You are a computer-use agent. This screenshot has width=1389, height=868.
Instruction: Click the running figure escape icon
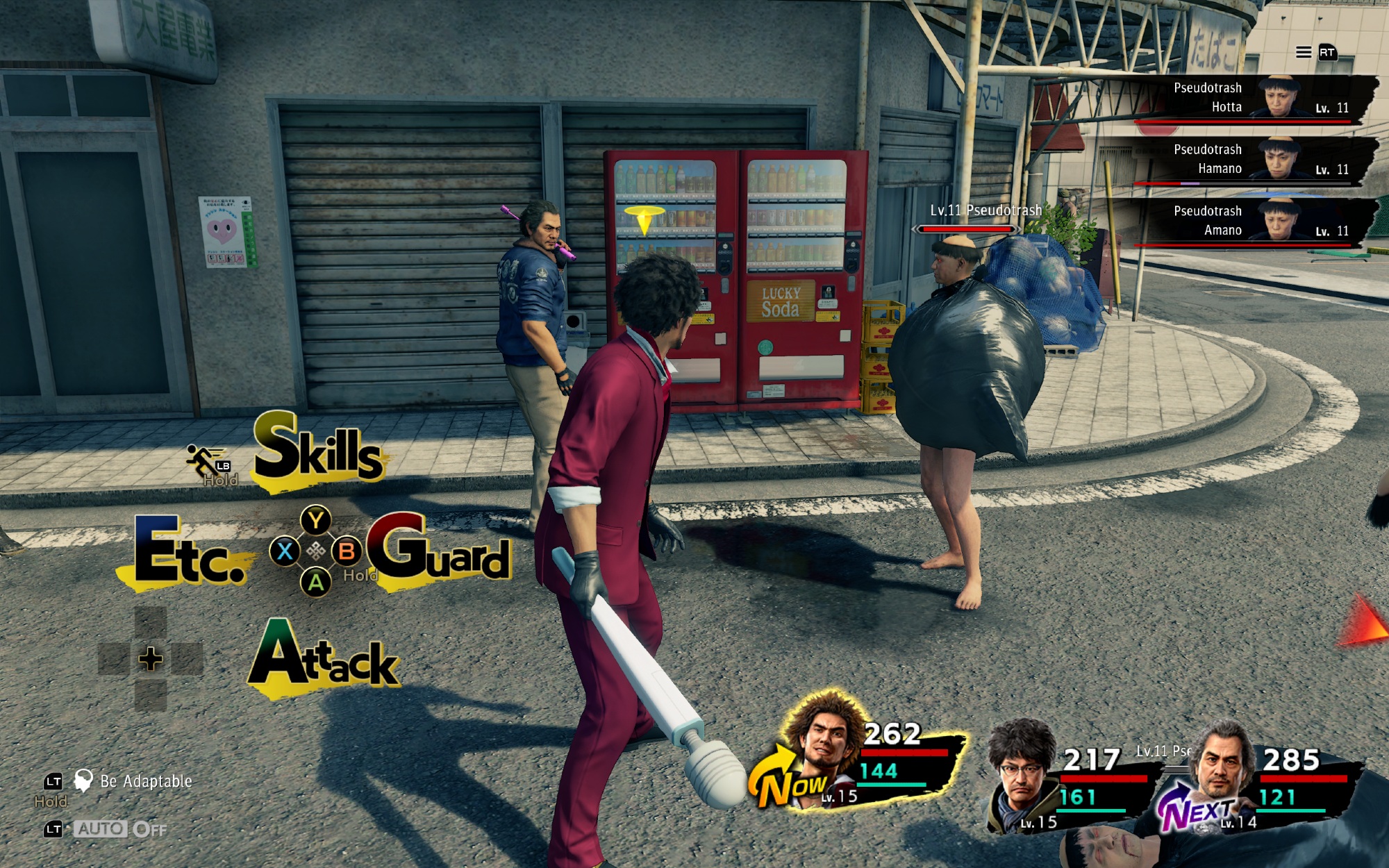[203, 460]
